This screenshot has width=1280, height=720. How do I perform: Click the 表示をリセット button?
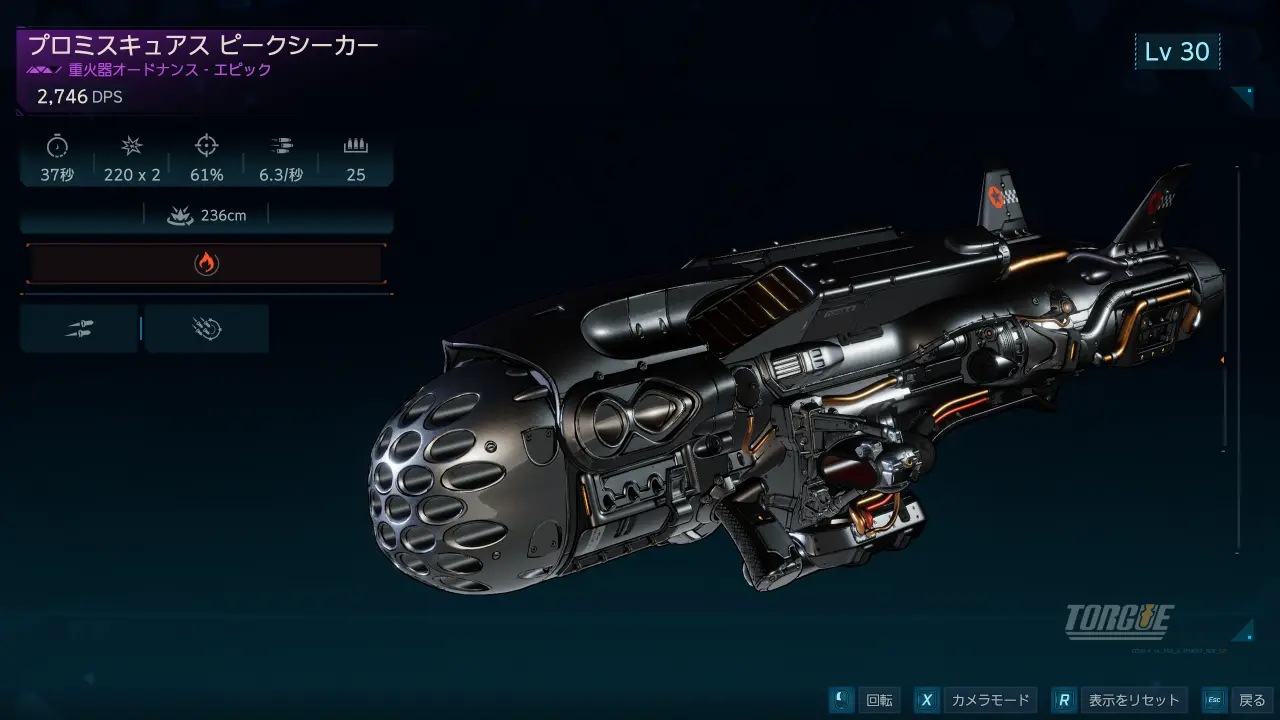[1120, 700]
